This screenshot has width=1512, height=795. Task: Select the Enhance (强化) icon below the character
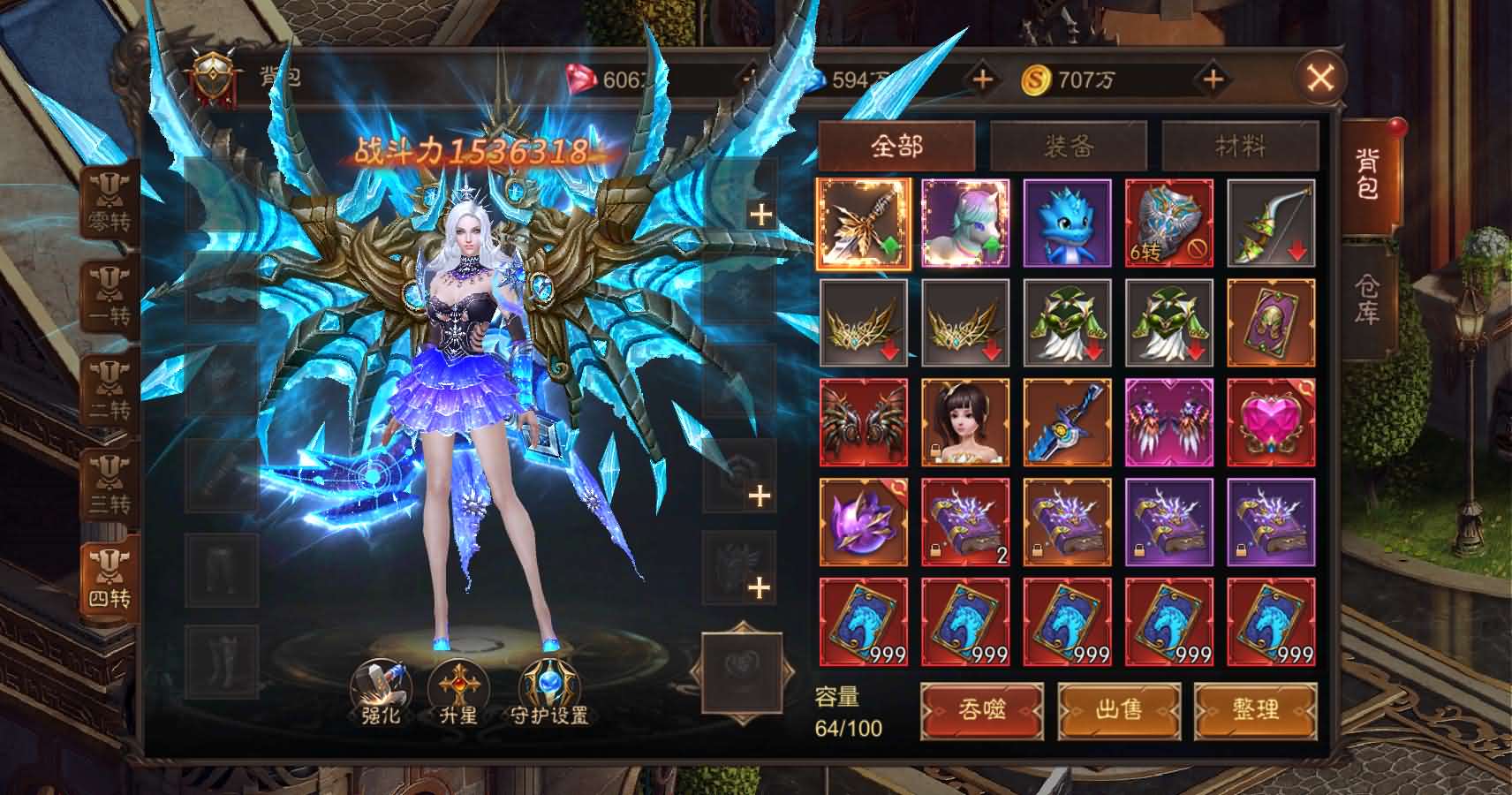(x=382, y=694)
